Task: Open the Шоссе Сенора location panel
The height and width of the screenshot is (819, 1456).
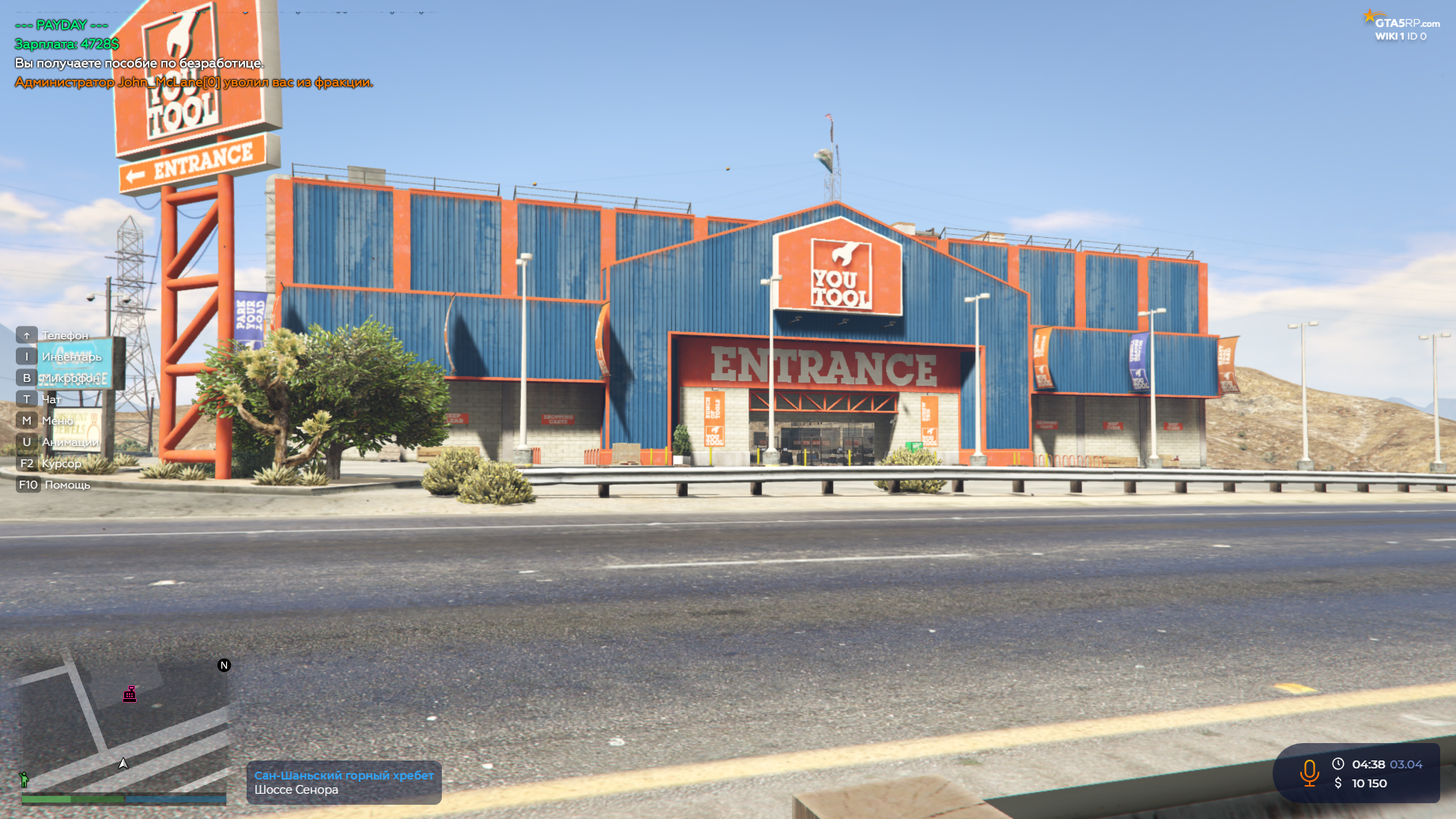Action: pos(344,783)
